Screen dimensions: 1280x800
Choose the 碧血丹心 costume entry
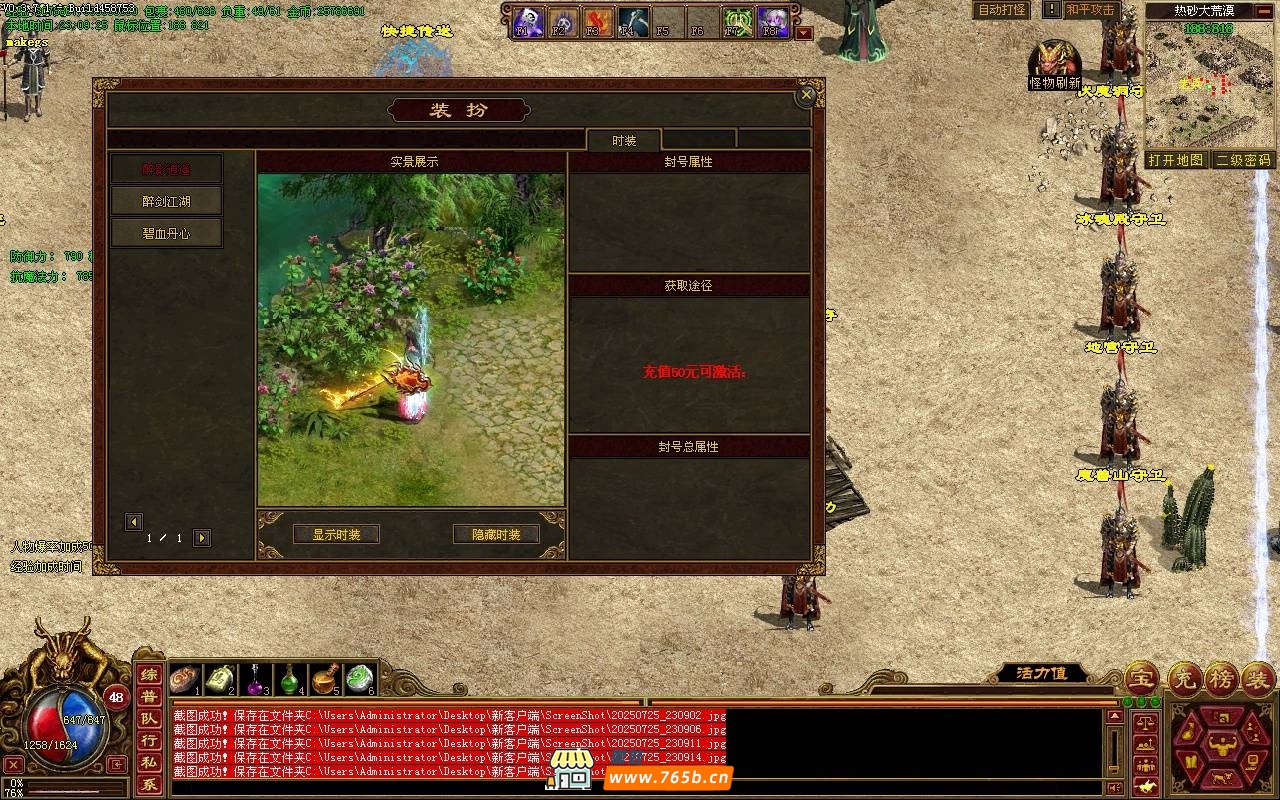[x=166, y=233]
